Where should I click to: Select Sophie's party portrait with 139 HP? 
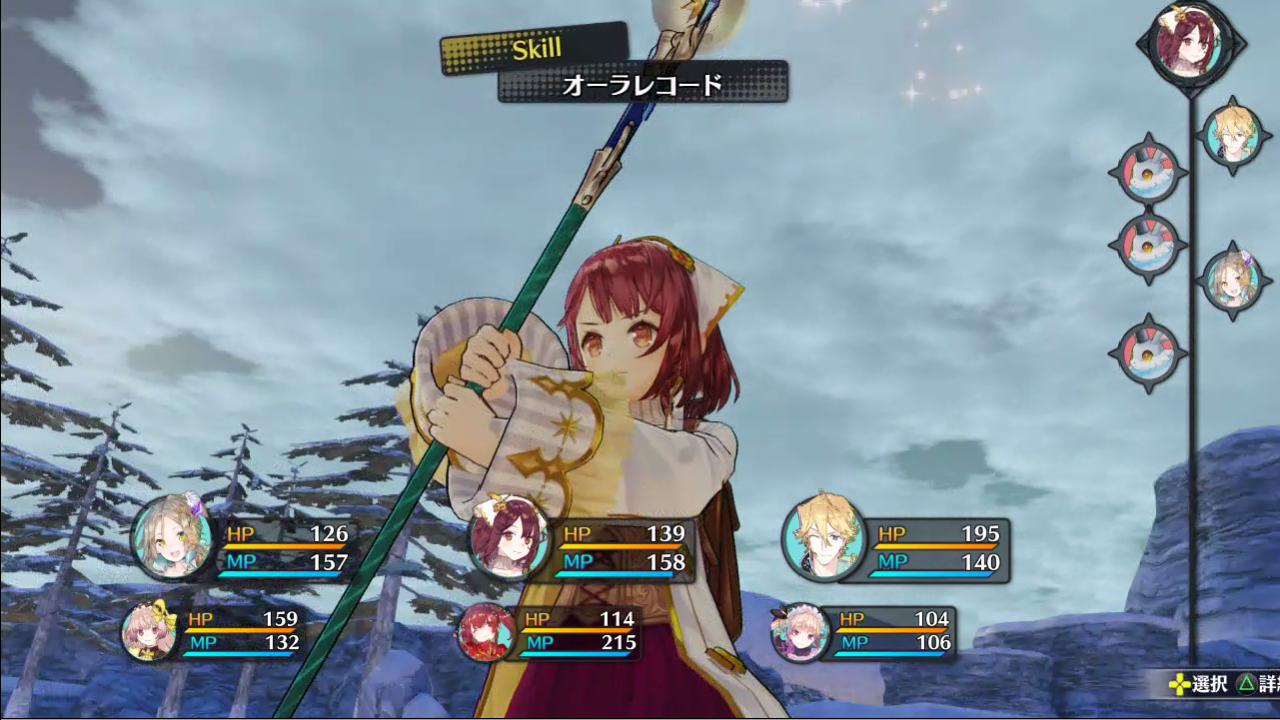tap(509, 537)
